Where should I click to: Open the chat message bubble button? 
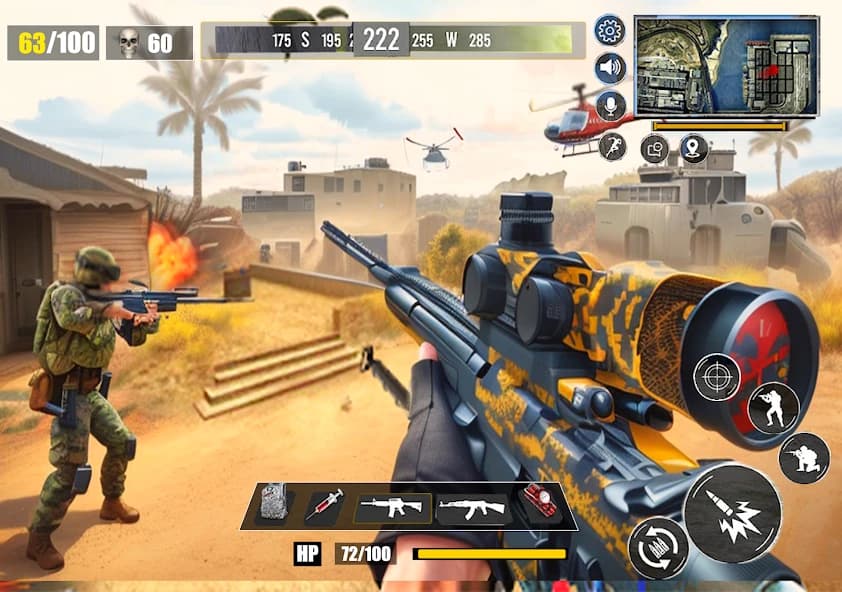[654, 149]
